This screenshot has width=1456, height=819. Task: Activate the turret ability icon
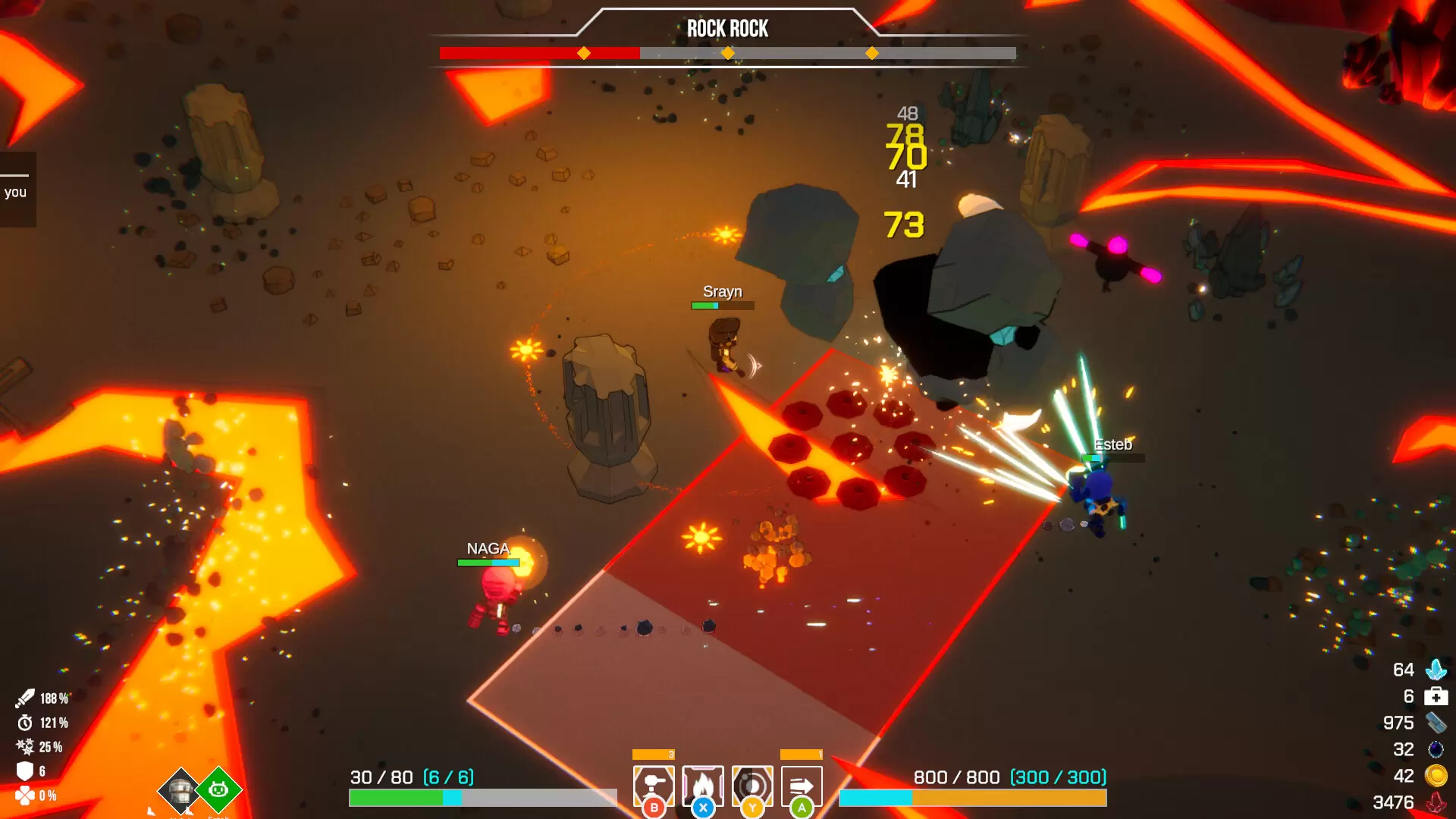point(653,785)
